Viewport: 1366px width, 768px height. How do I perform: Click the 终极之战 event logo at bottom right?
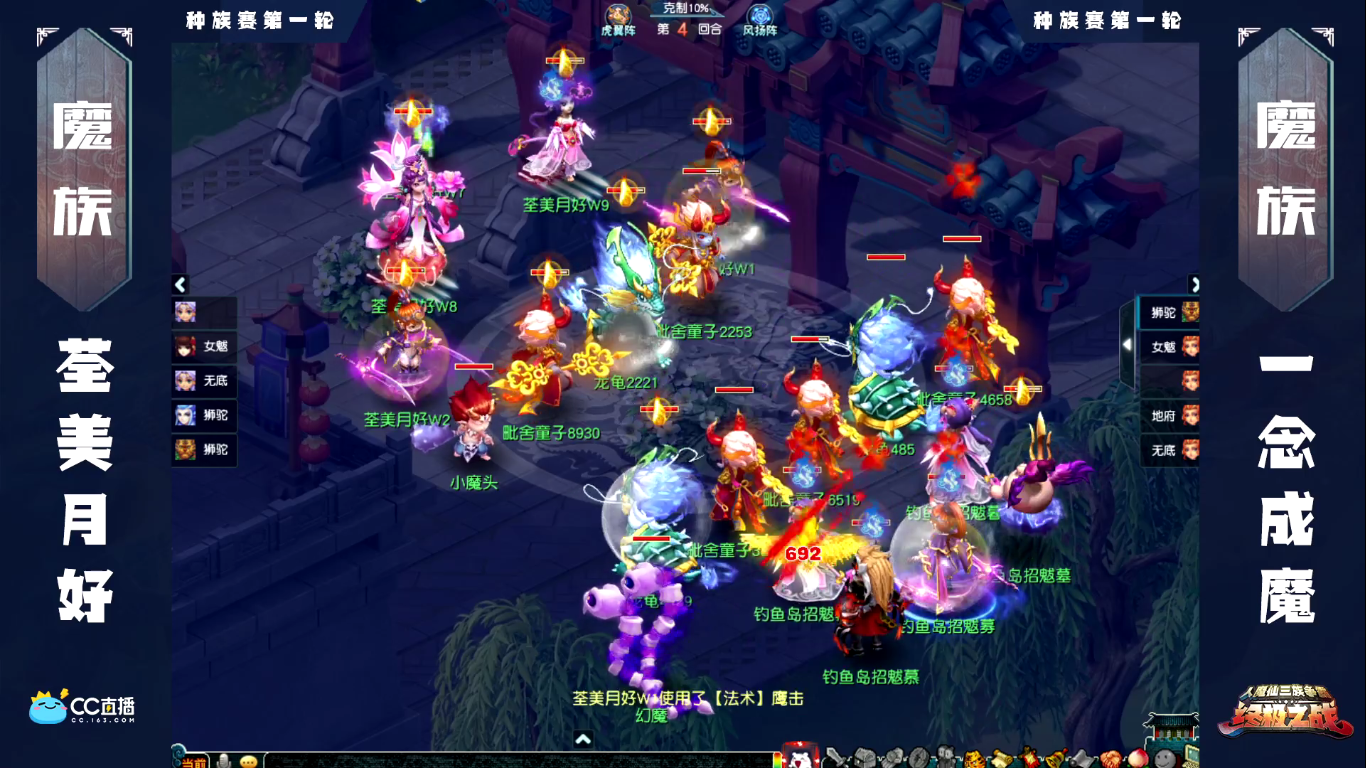pos(1283,718)
